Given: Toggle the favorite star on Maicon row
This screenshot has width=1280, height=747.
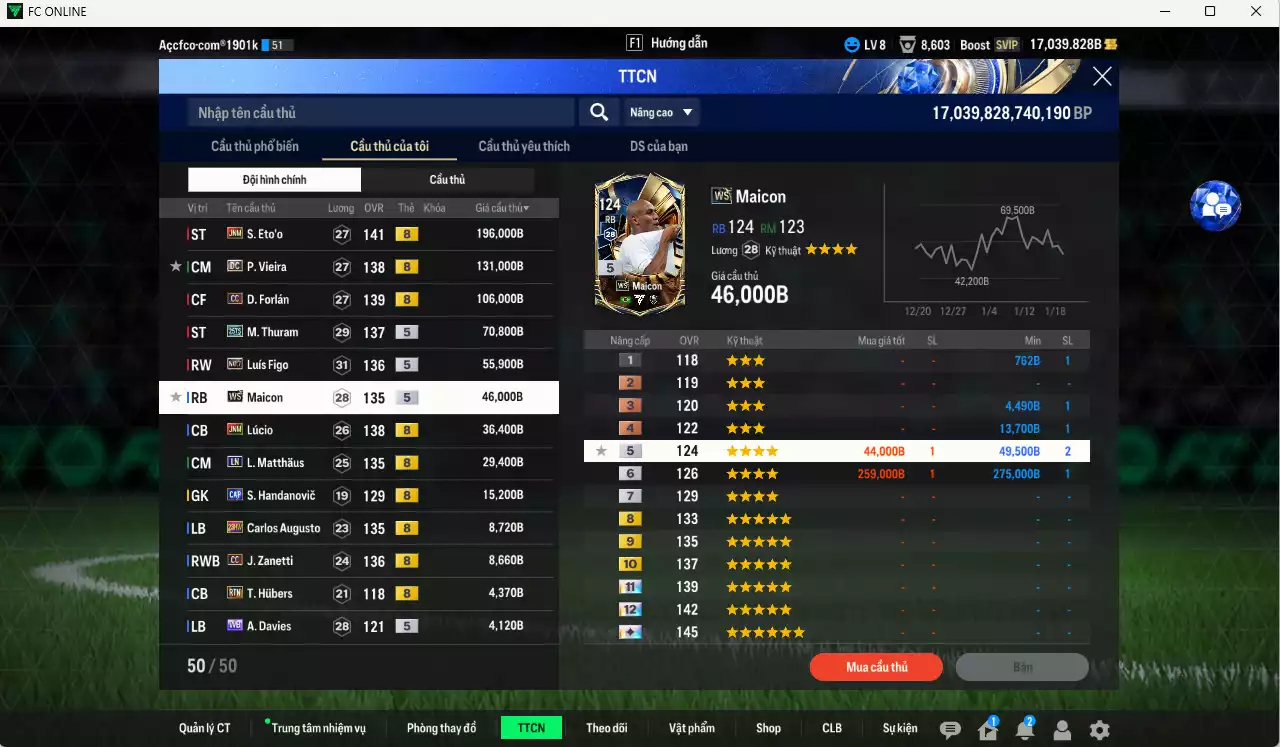Looking at the screenshot, I should [x=177, y=397].
